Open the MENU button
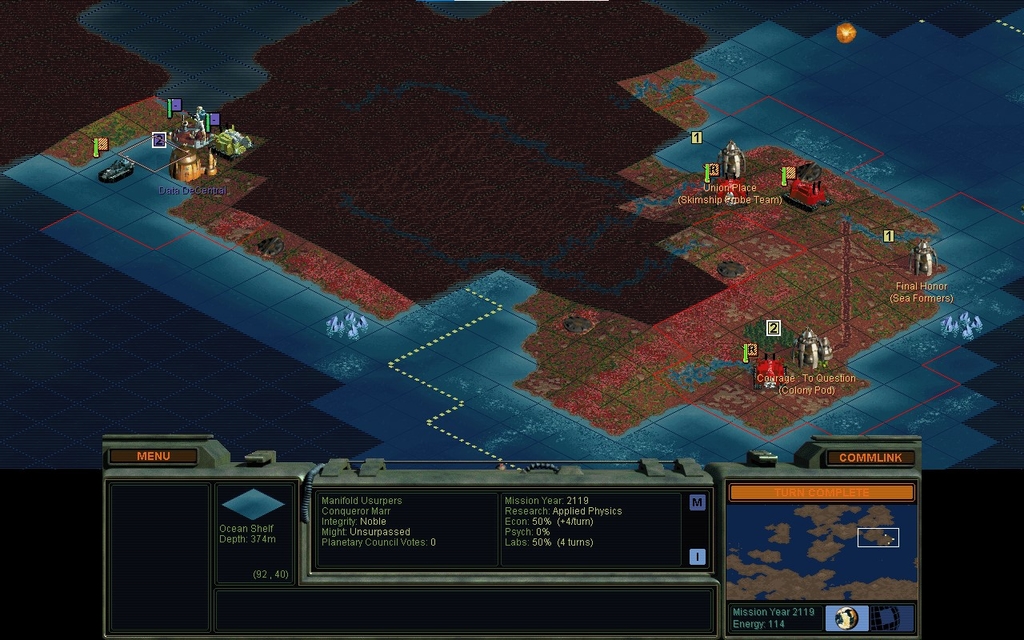Image resolution: width=1024 pixels, height=640 pixels. [x=153, y=456]
